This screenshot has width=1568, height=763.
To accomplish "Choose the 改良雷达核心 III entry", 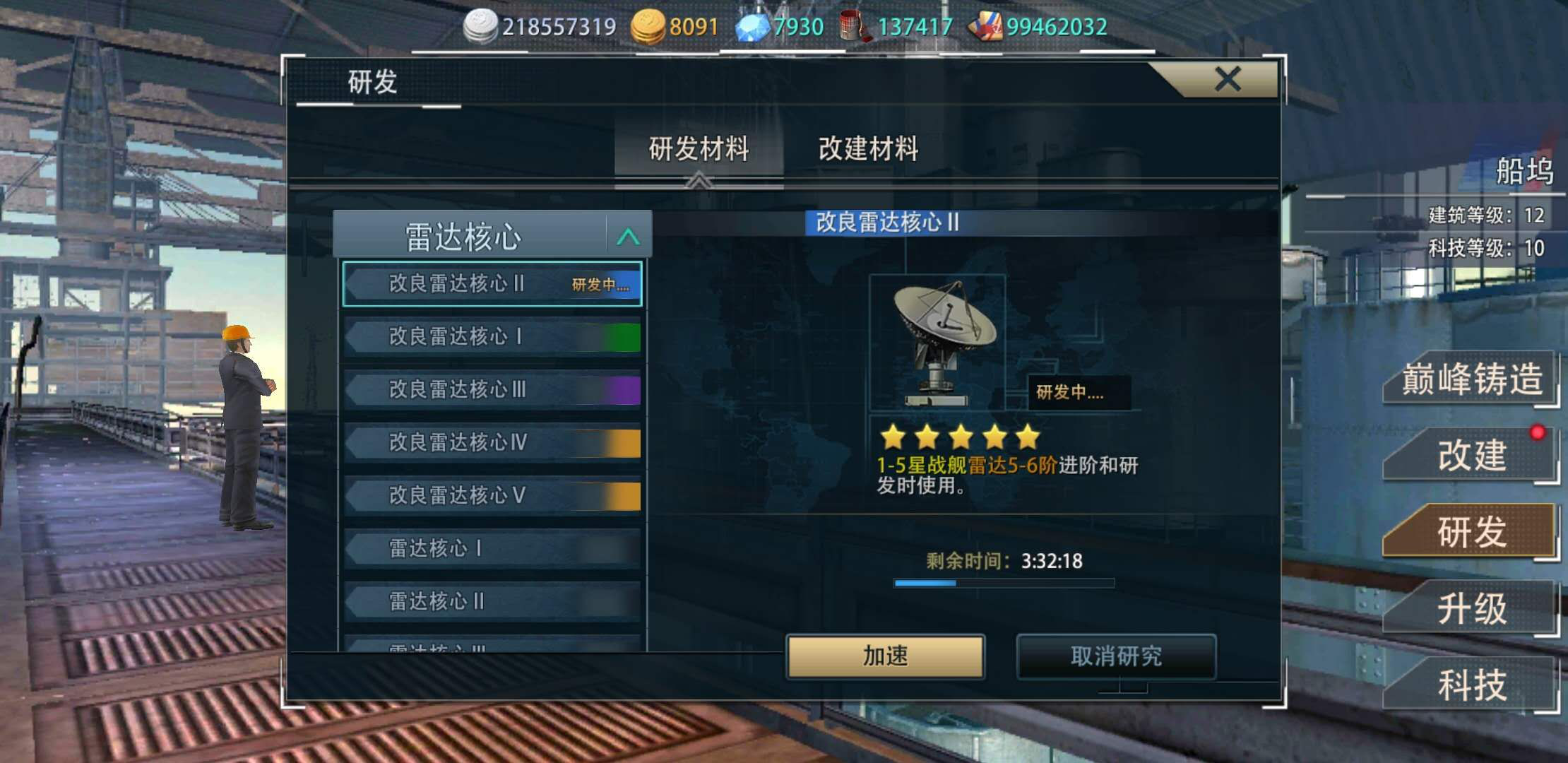I will (492, 390).
